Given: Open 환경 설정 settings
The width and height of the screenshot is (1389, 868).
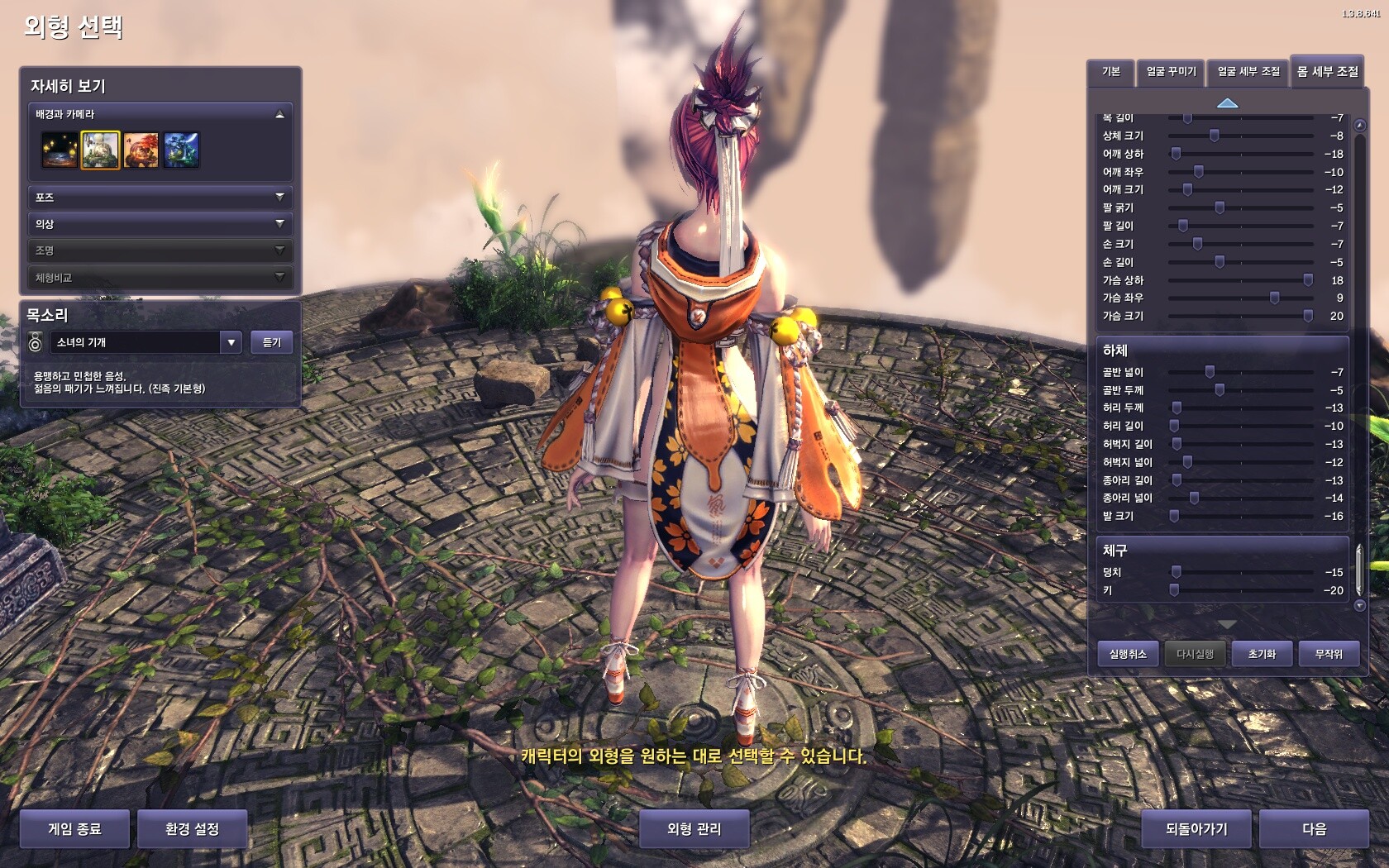Looking at the screenshot, I should click(x=192, y=828).
